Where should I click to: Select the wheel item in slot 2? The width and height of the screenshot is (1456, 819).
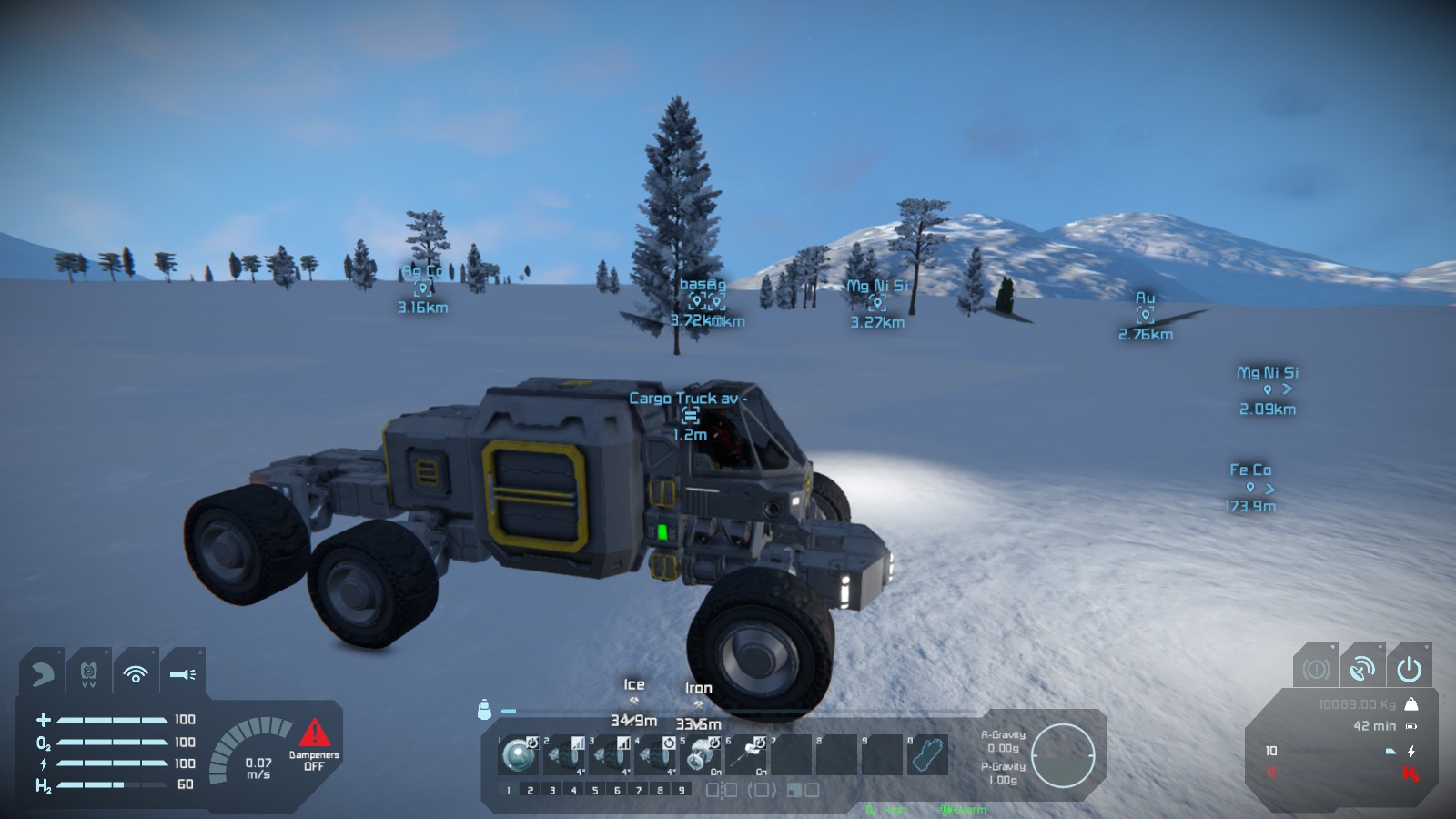coord(564,755)
